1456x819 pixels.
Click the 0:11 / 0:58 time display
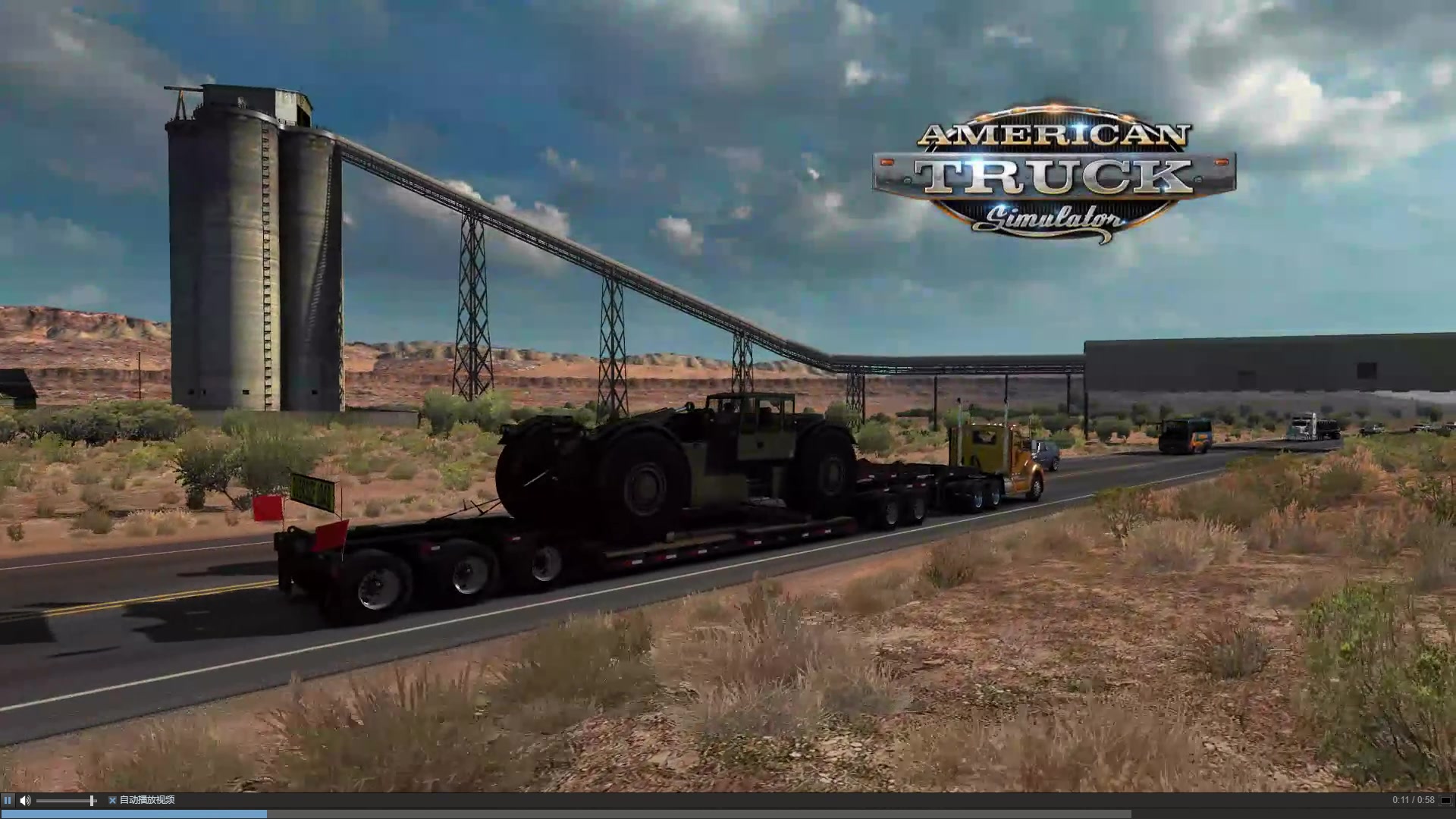coord(1415,800)
